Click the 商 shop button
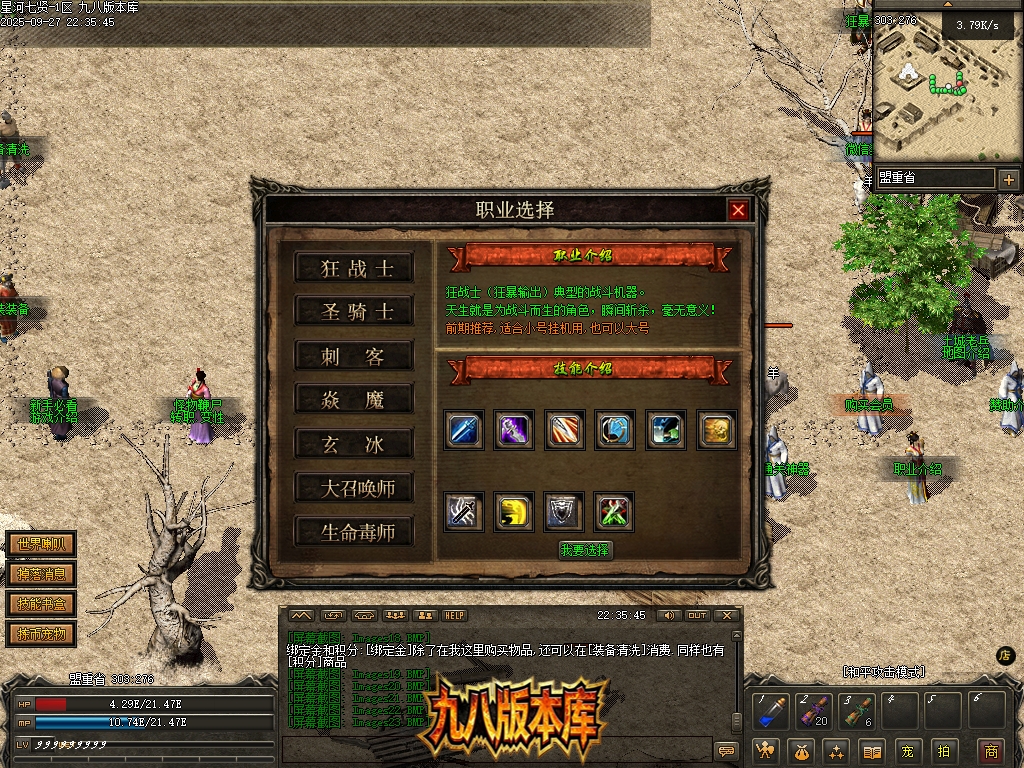Image resolution: width=1024 pixels, height=768 pixels. [990, 751]
